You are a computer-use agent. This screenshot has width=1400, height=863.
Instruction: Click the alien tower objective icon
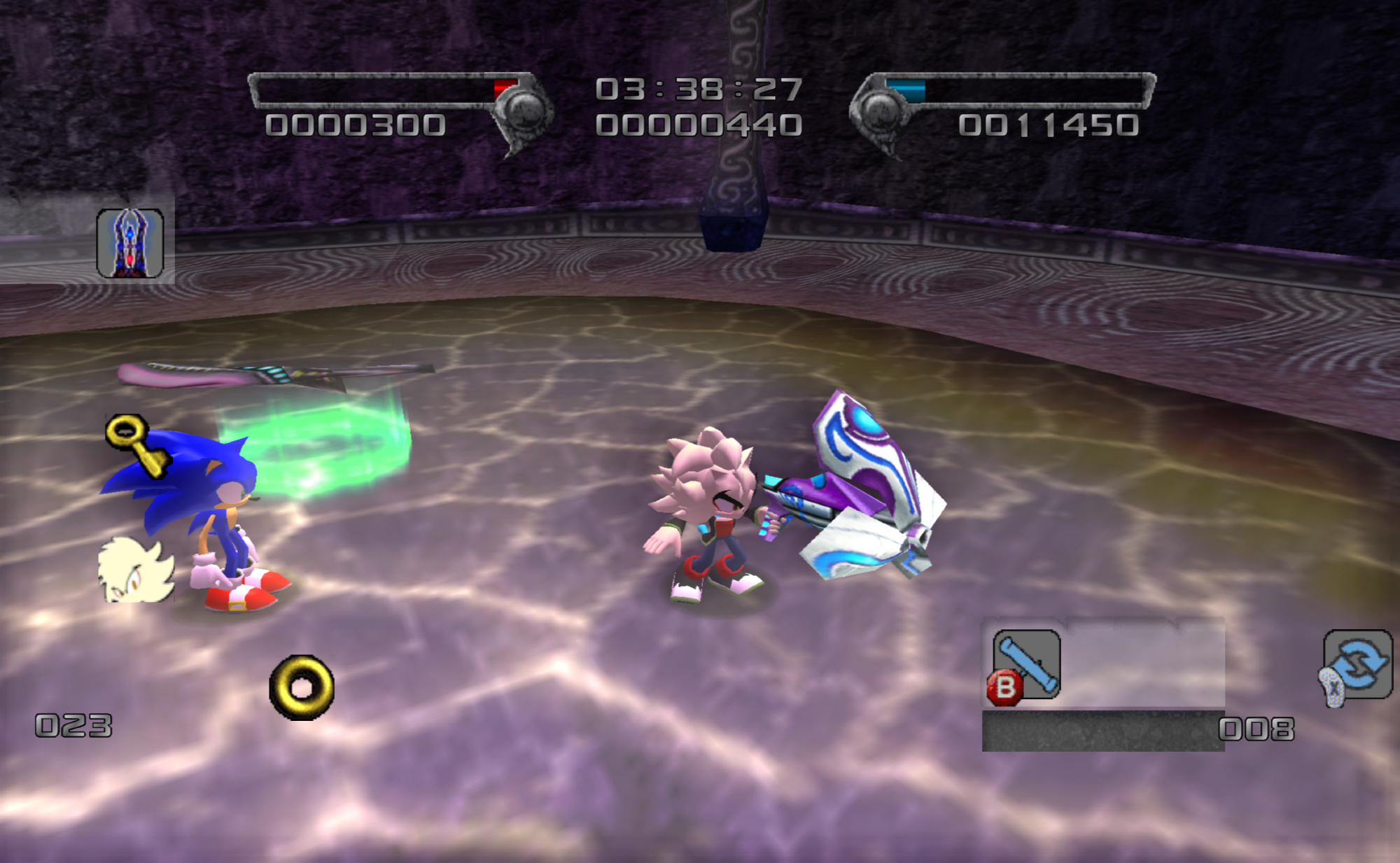tap(130, 243)
